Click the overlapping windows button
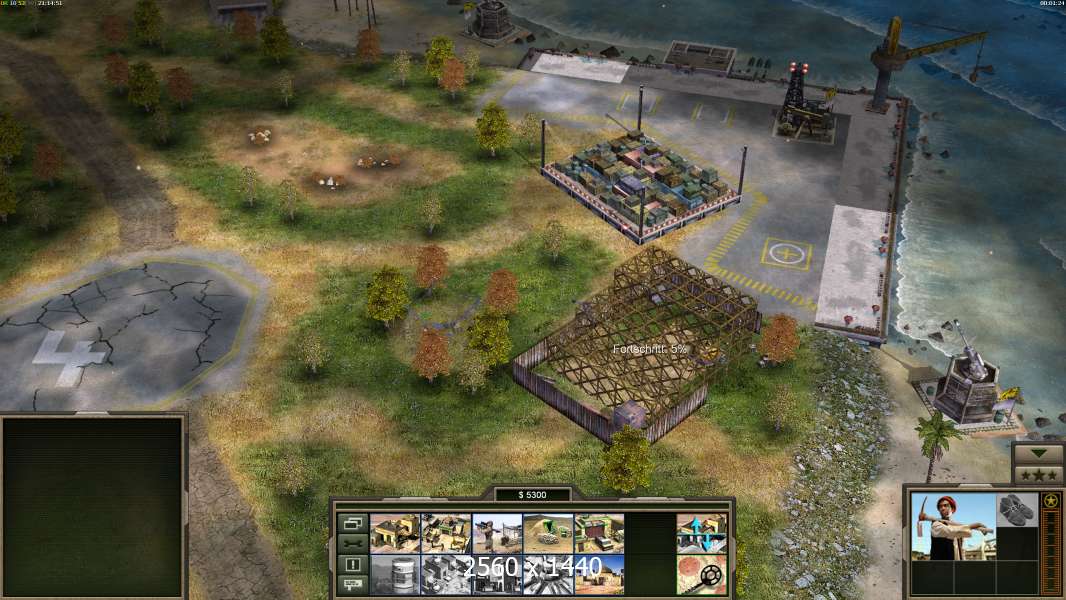This screenshot has width=1066, height=600. point(352,523)
